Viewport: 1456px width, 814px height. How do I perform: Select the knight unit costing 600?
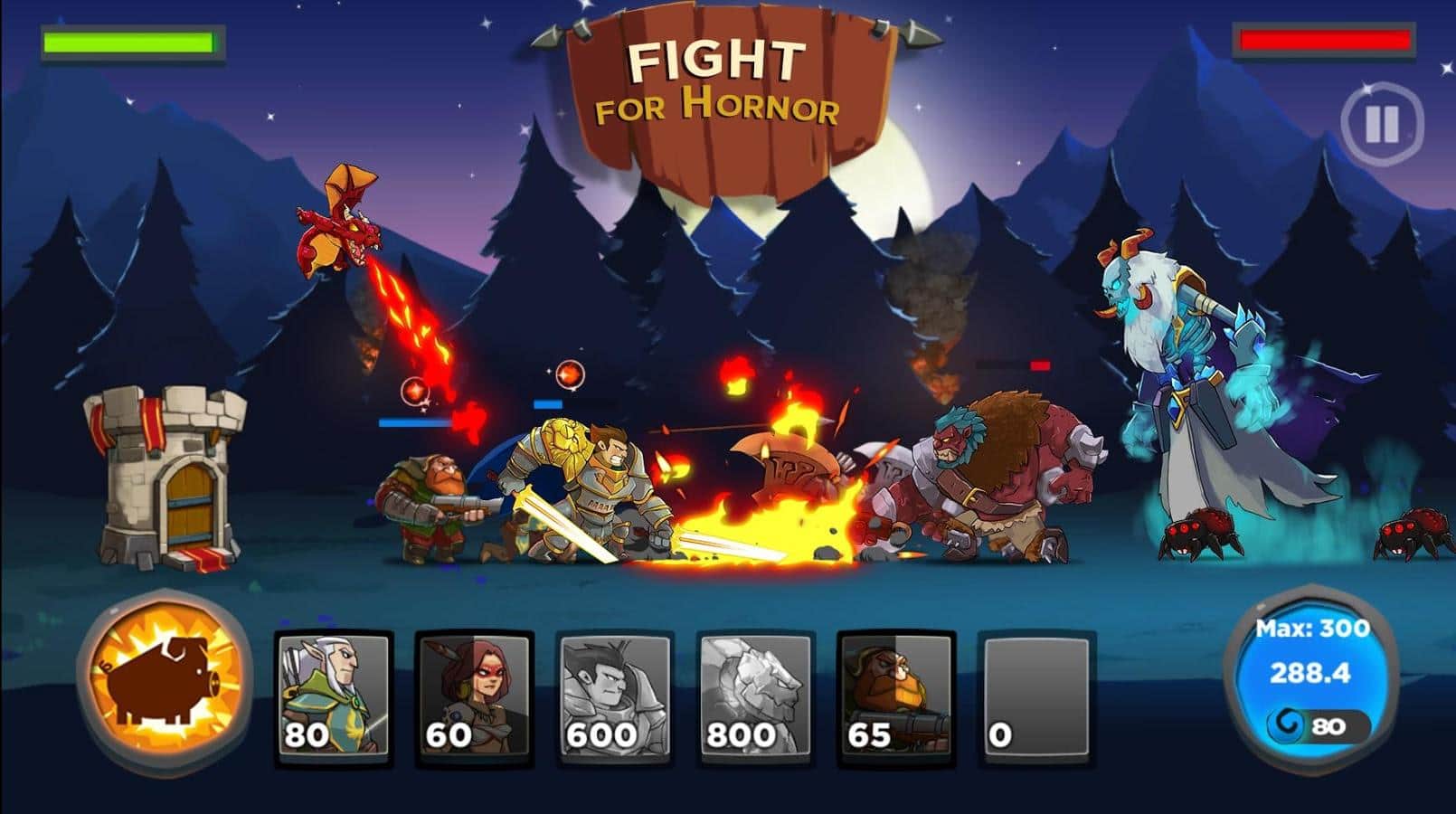point(617,696)
